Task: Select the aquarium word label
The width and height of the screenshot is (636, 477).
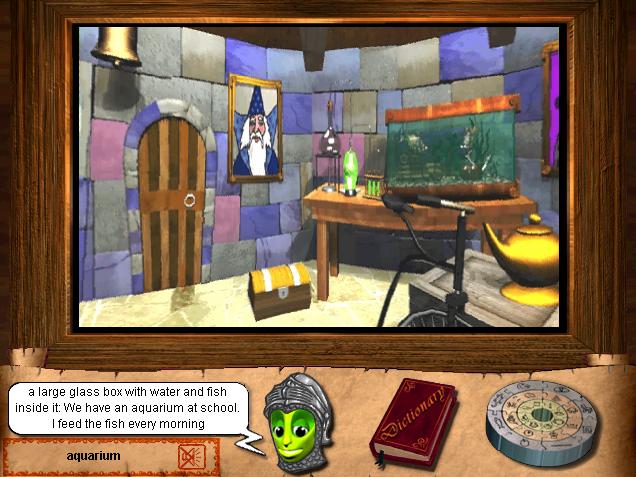Action: [93, 456]
